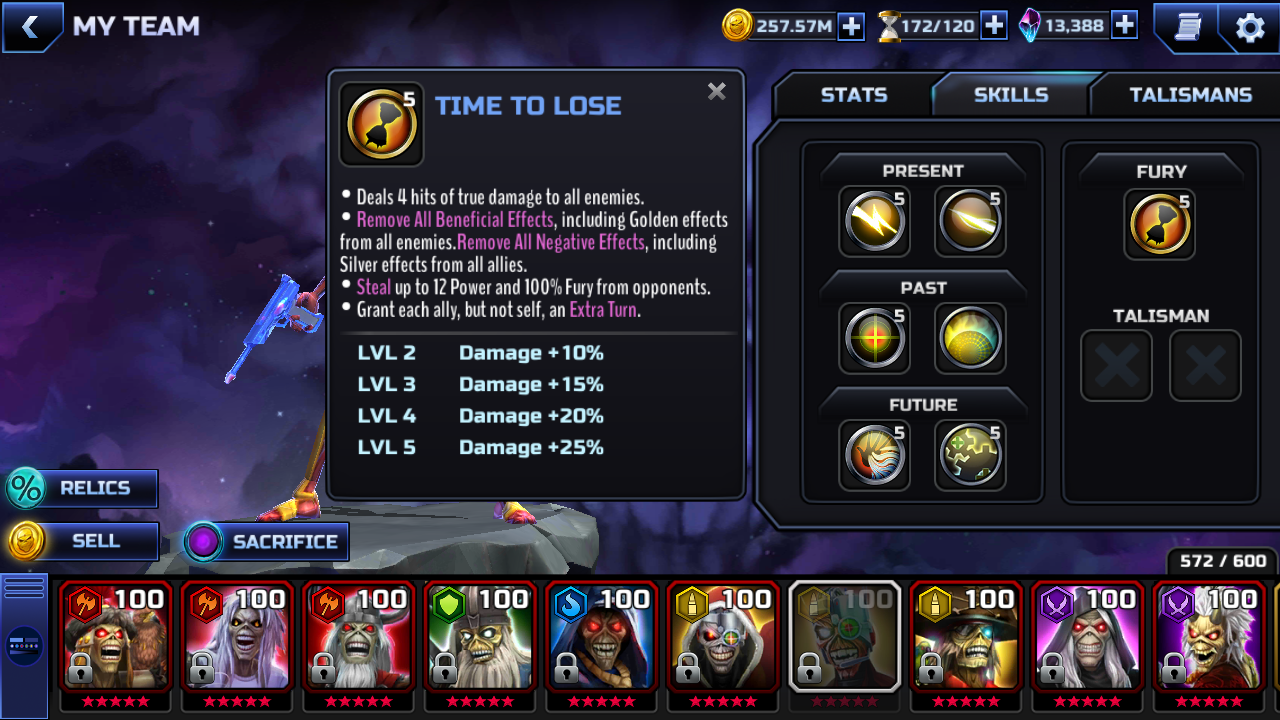Select the crosshair Past skill
Image resolution: width=1280 pixels, height=720 pixels.
874,338
